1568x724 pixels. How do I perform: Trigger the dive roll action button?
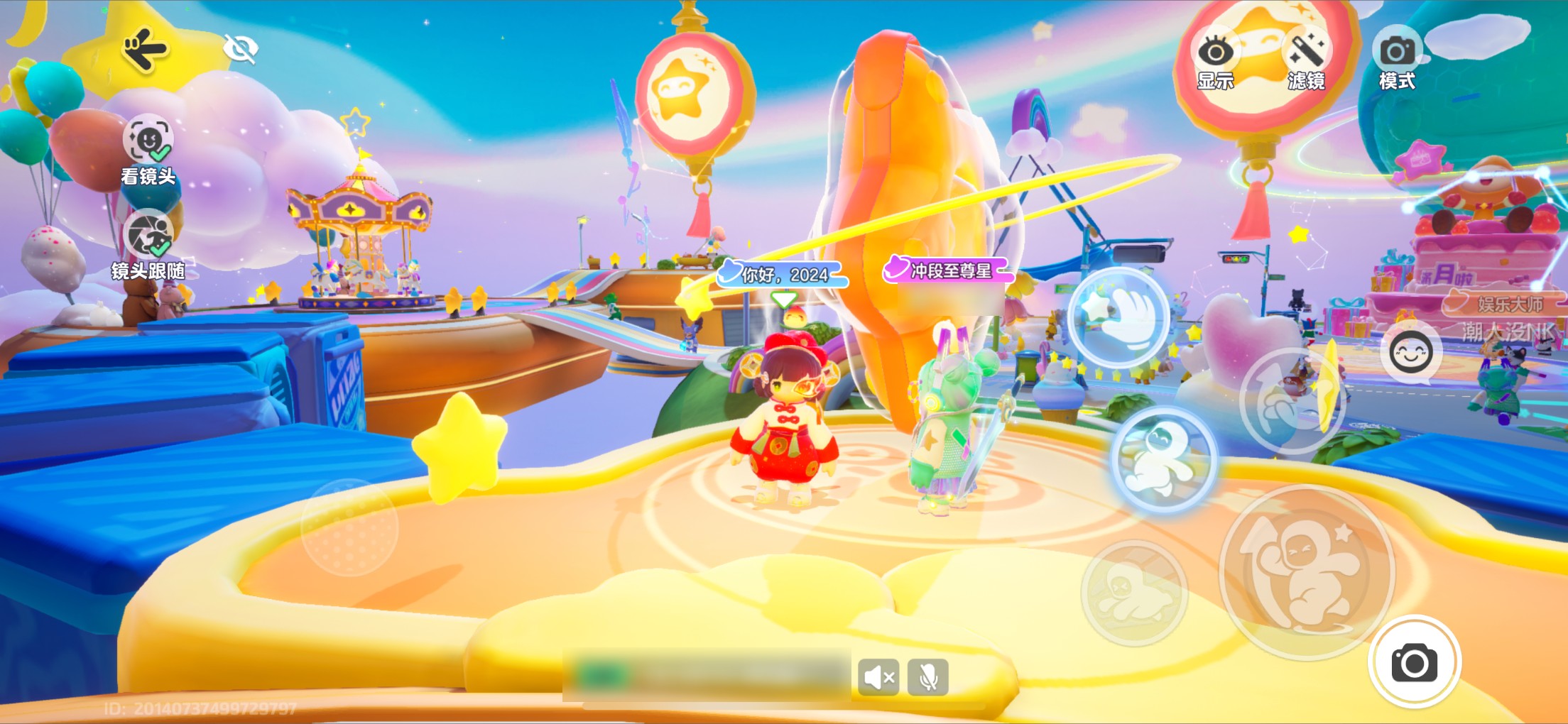click(x=1163, y=461)
